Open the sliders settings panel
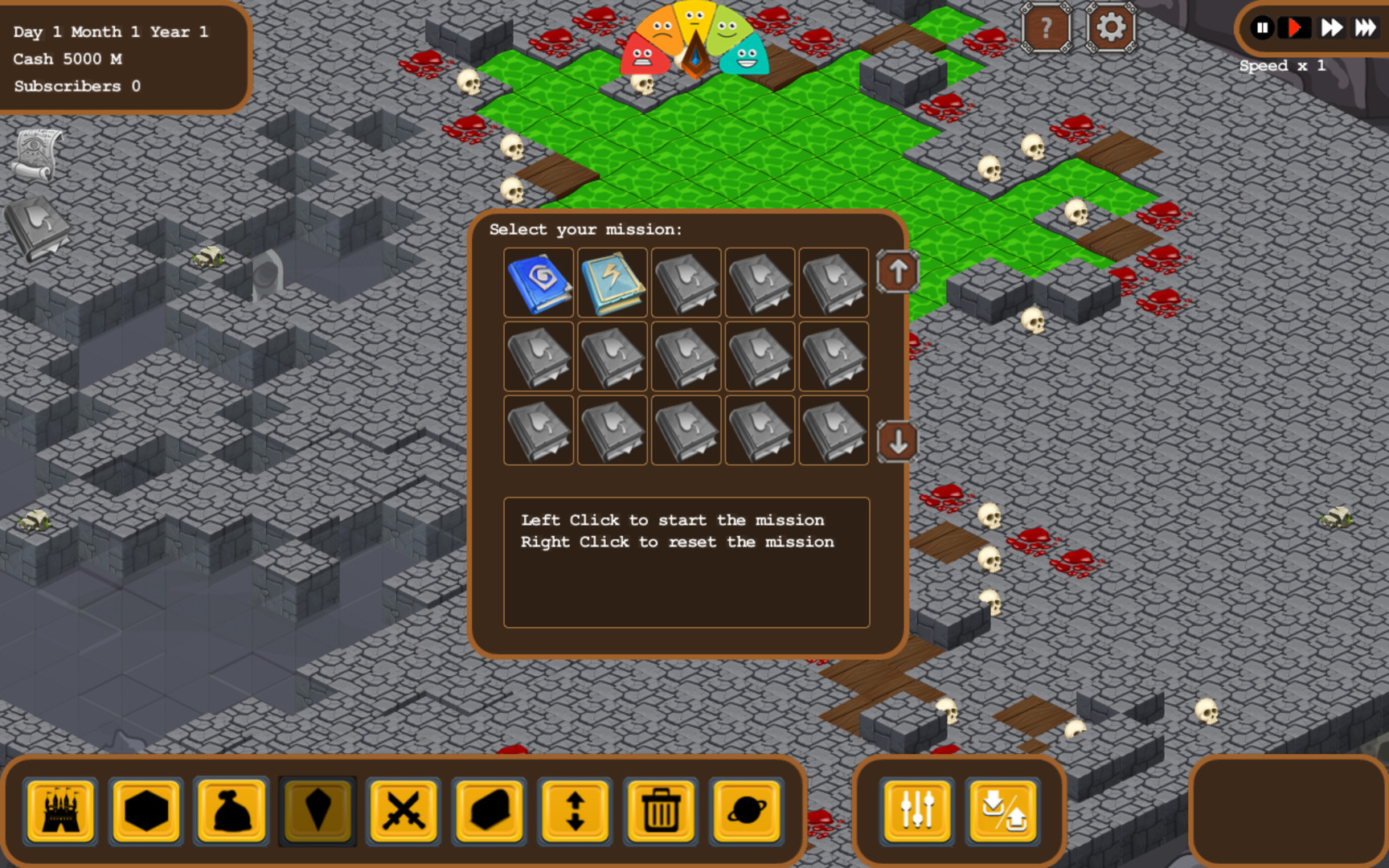Viewport: 1389px width, 868px height. pyautogui.click(x=915, y=812)
